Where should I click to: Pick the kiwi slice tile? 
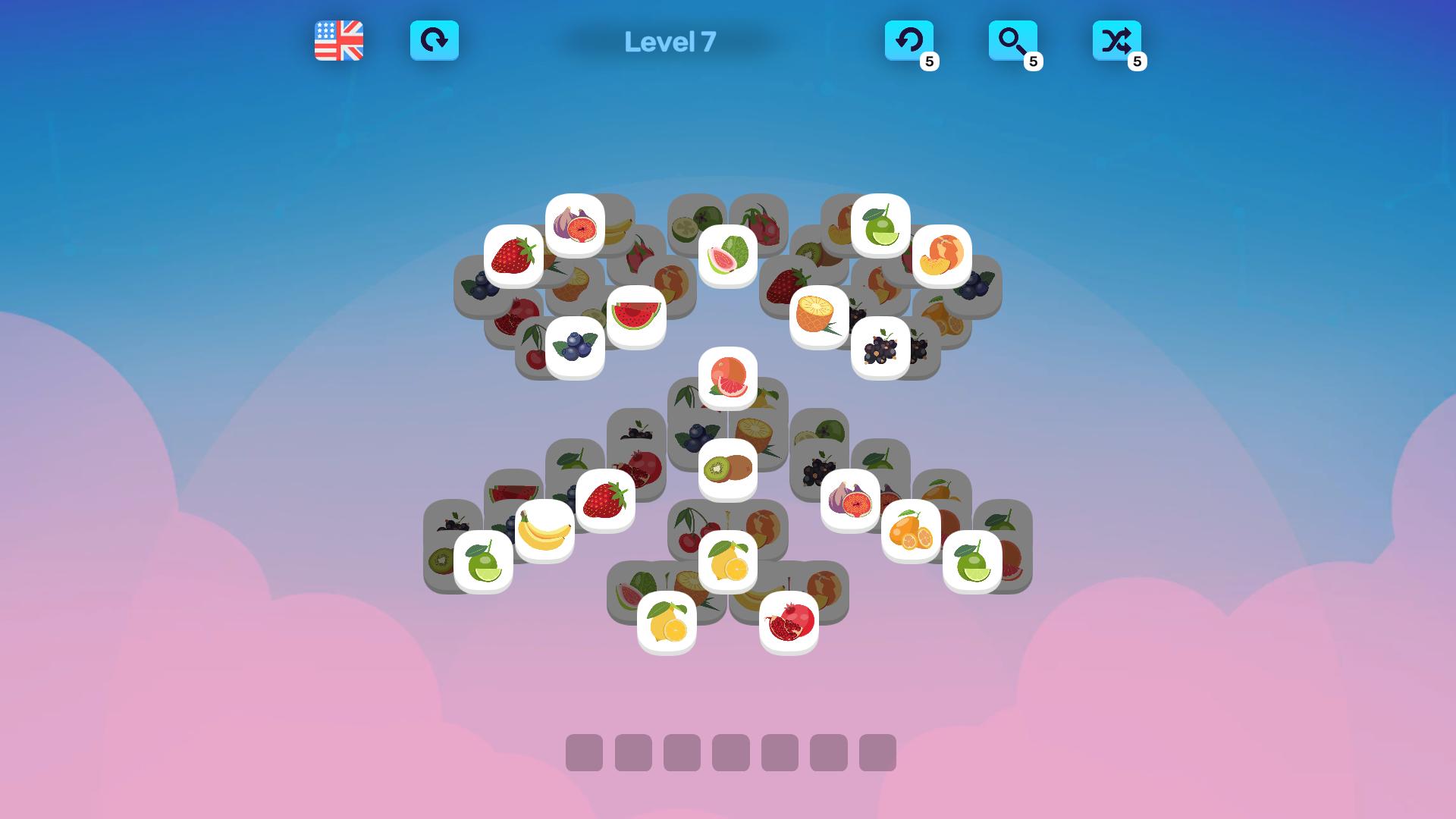click(x=726, y=467)
